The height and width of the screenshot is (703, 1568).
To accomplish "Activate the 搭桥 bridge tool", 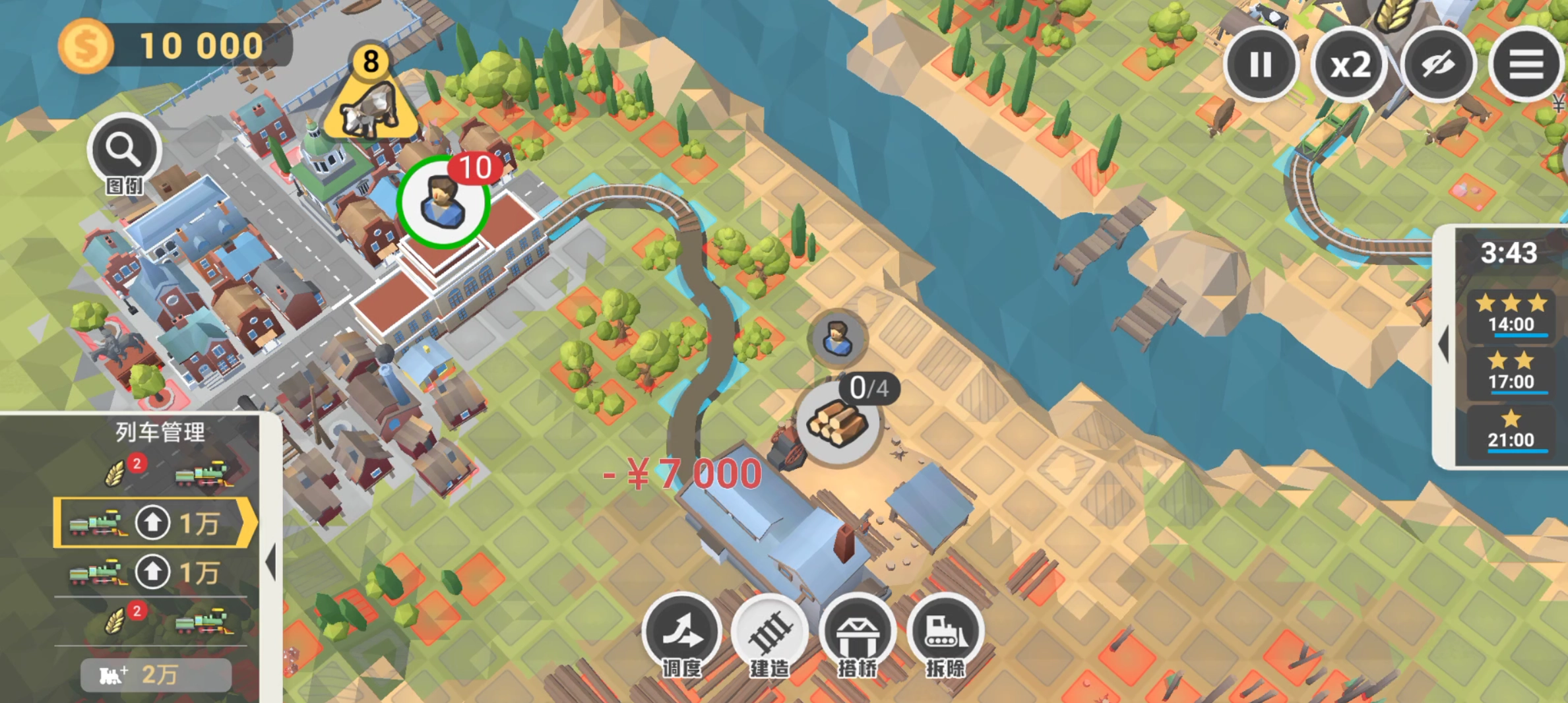I will (x=857, y=633).
